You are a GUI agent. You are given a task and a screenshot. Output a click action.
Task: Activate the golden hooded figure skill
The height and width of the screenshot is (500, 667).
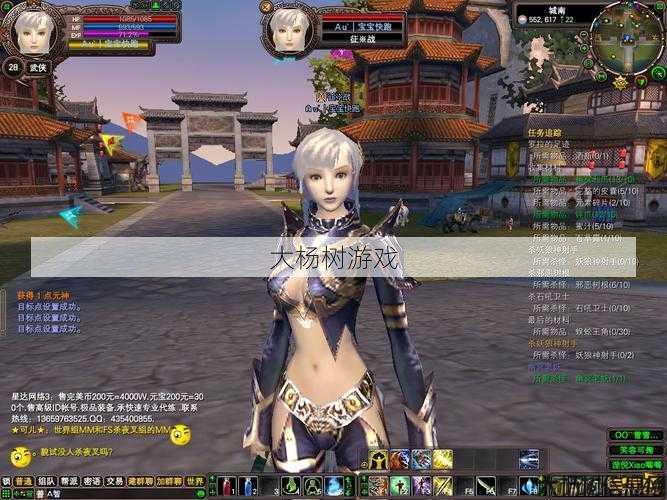tap(378, 460)
